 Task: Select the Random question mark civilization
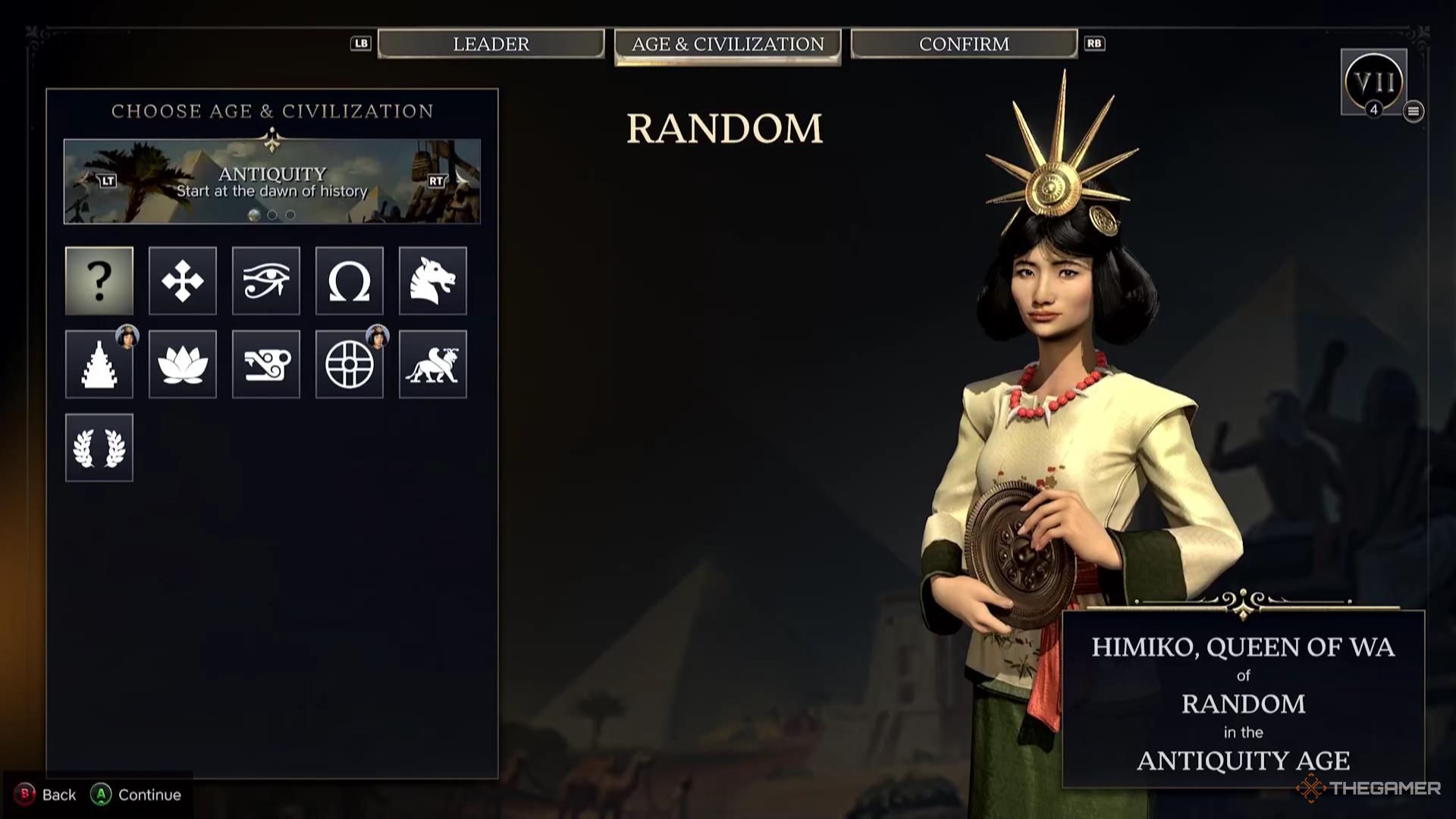[x=99, y=281]
